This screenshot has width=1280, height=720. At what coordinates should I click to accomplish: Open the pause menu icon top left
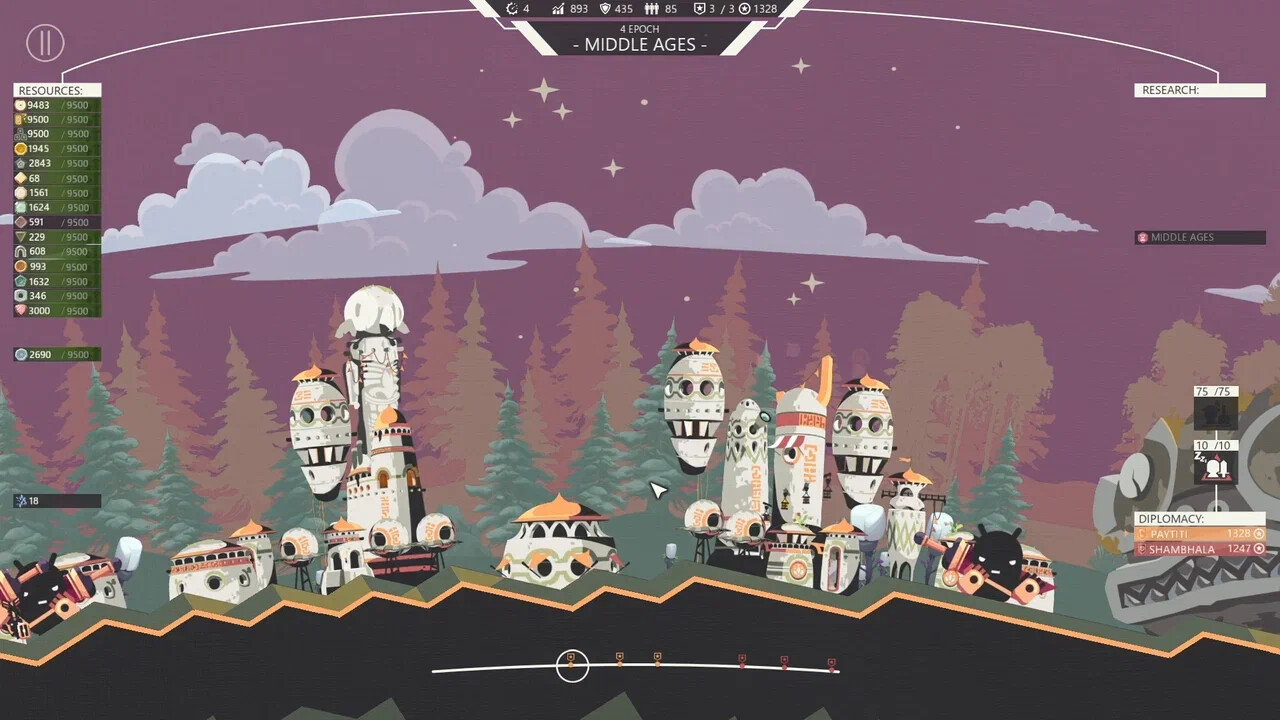pyautogui.click(x=44, y=43)
